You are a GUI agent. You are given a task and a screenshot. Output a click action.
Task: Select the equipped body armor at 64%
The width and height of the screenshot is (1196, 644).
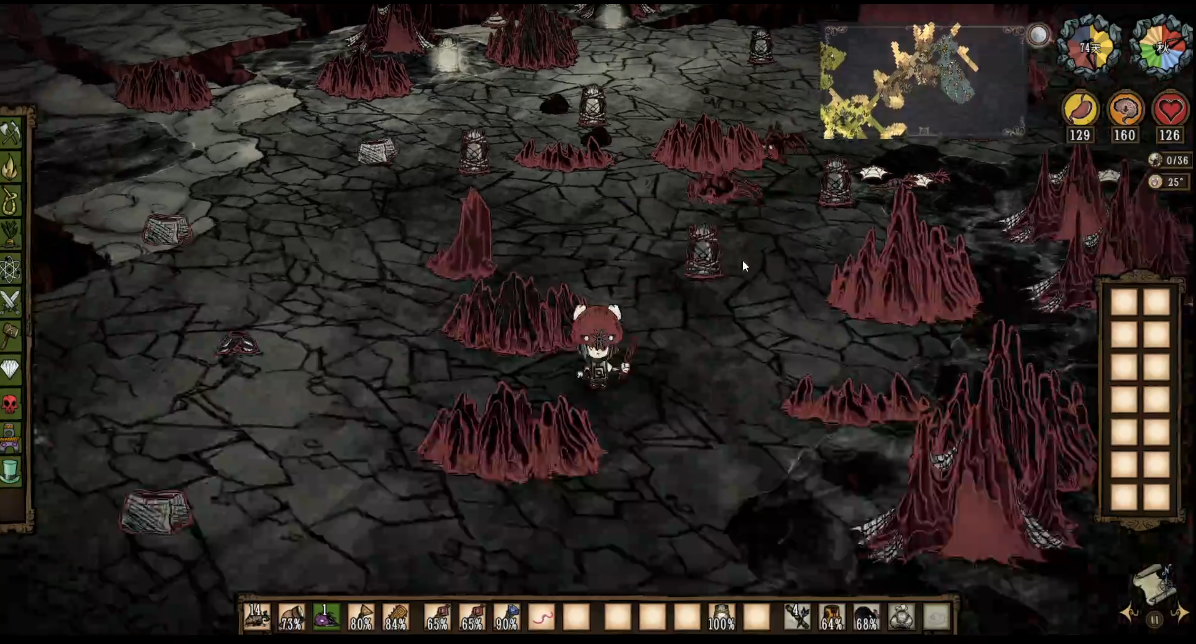pyautogui.click(x=832, y=616)
